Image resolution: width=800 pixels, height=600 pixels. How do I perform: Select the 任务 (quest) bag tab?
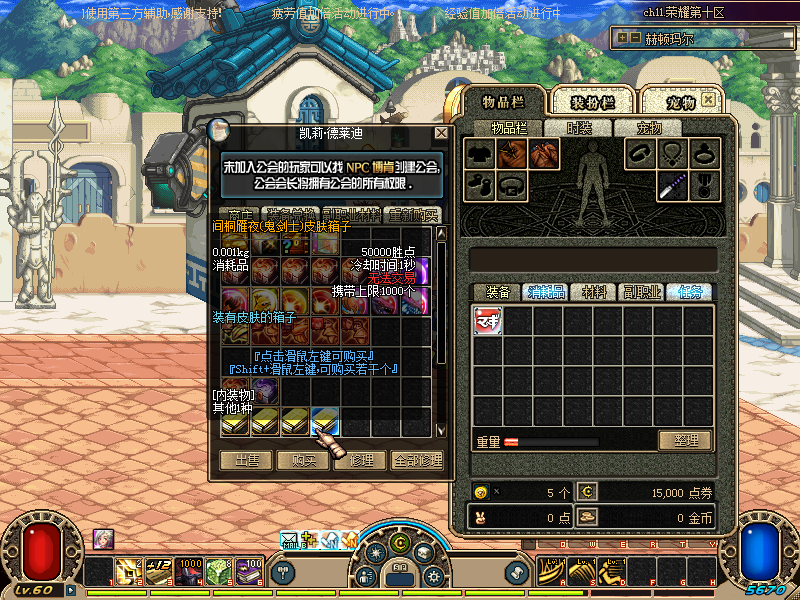click(x=690, y=292)
